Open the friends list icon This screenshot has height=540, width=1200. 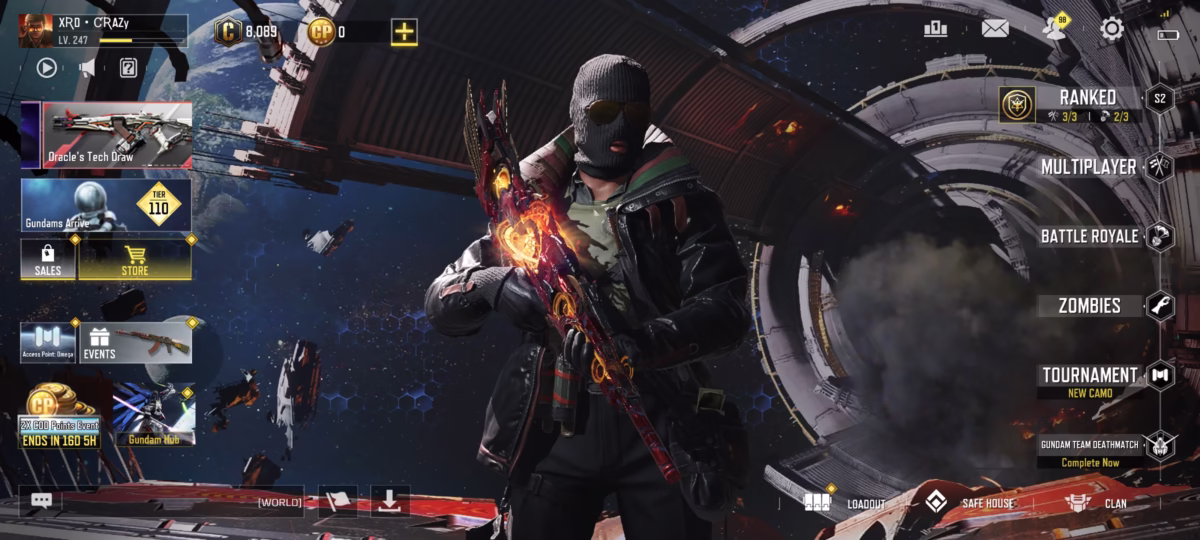point(1053,28)
